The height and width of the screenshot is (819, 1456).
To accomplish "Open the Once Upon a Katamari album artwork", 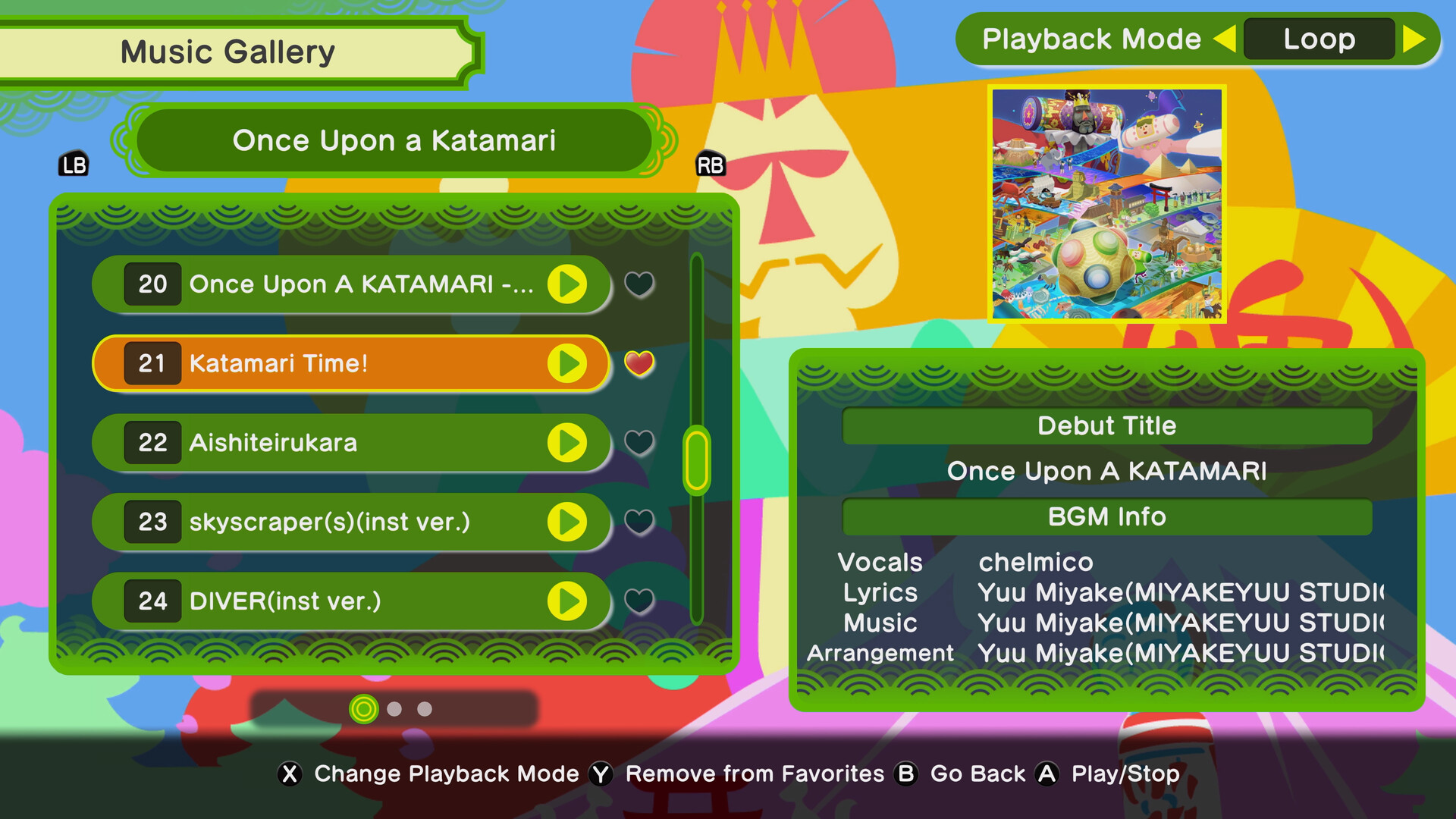I will coord(1108,203).
